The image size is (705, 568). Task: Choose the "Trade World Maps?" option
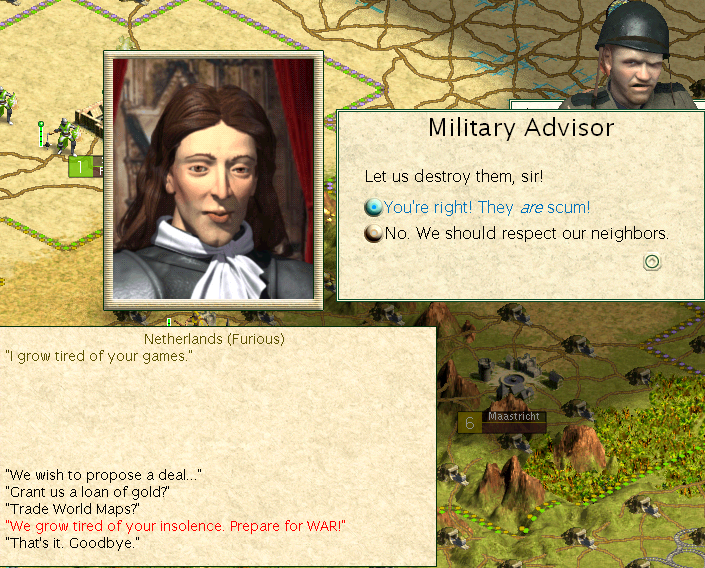point(72,508)
